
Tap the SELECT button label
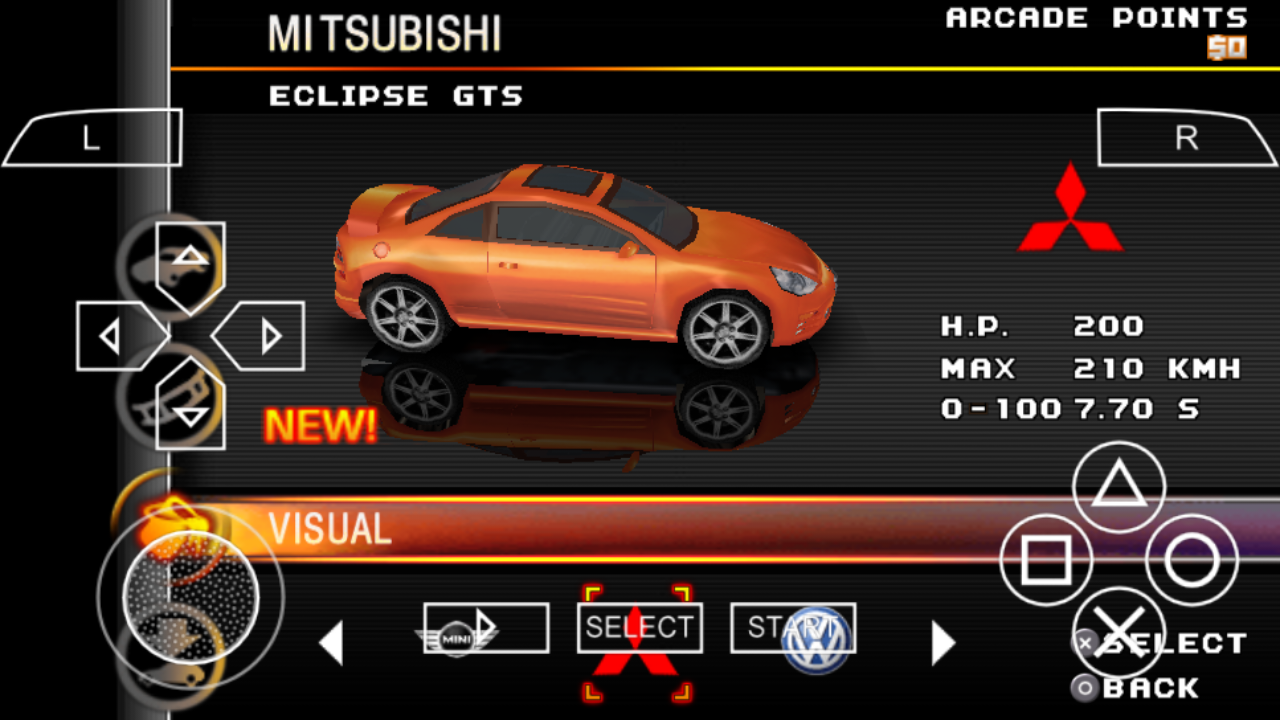pyautogui.click(x=639, y=626)
